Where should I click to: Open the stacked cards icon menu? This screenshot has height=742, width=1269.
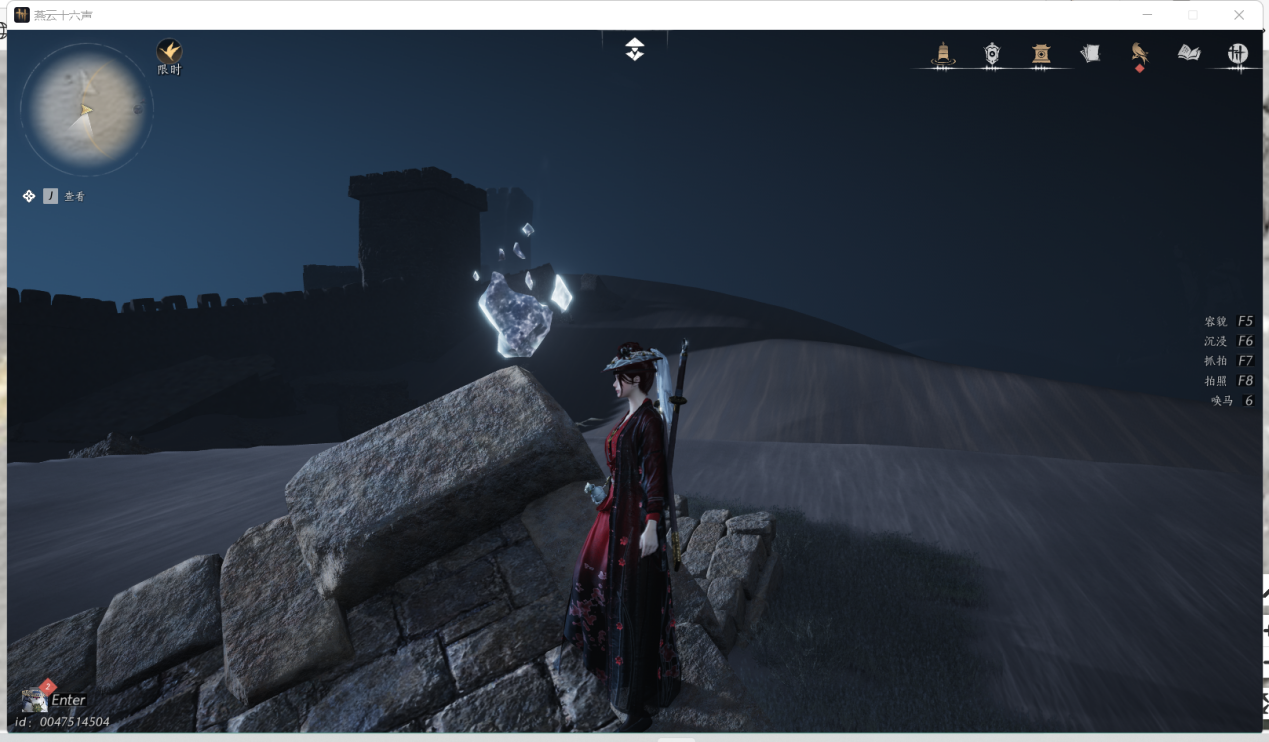click(x=1090, y=54)
